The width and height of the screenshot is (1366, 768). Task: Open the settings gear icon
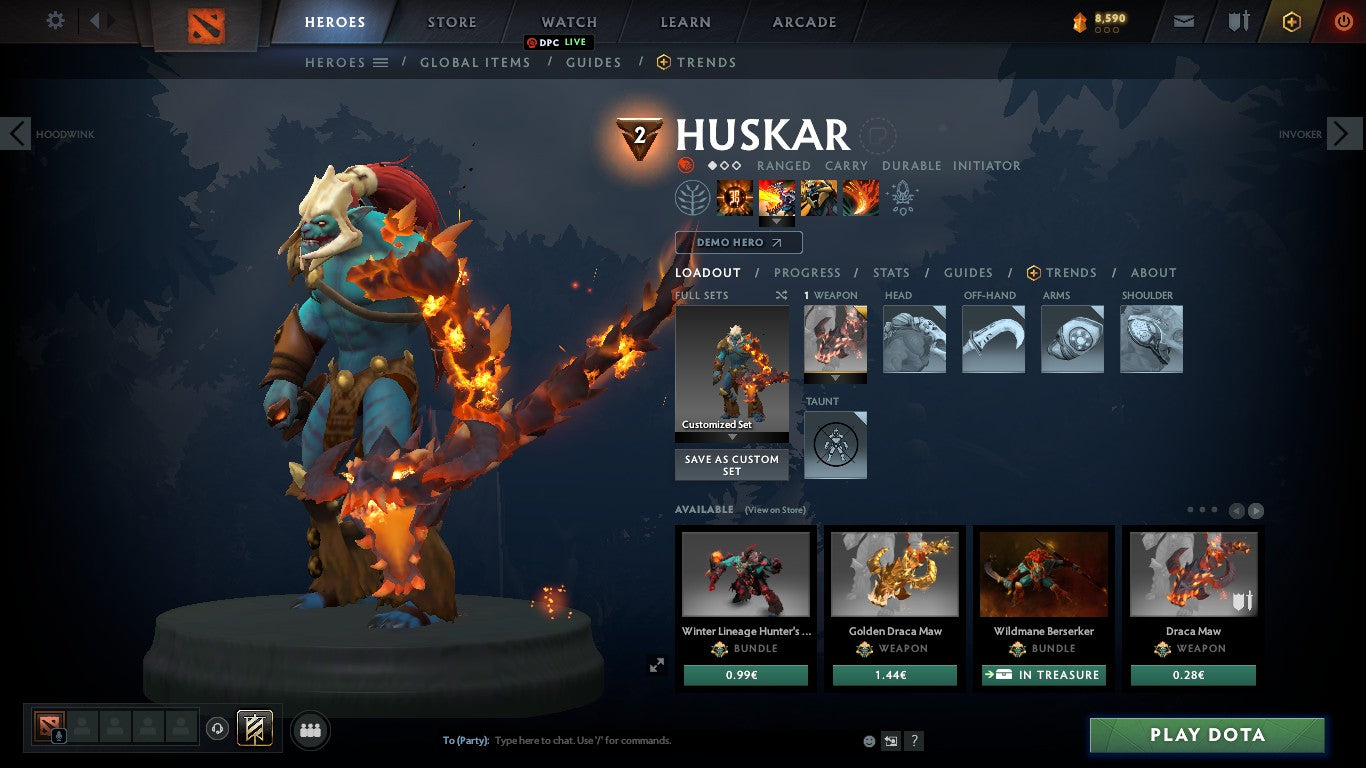[x=55, y=20]
